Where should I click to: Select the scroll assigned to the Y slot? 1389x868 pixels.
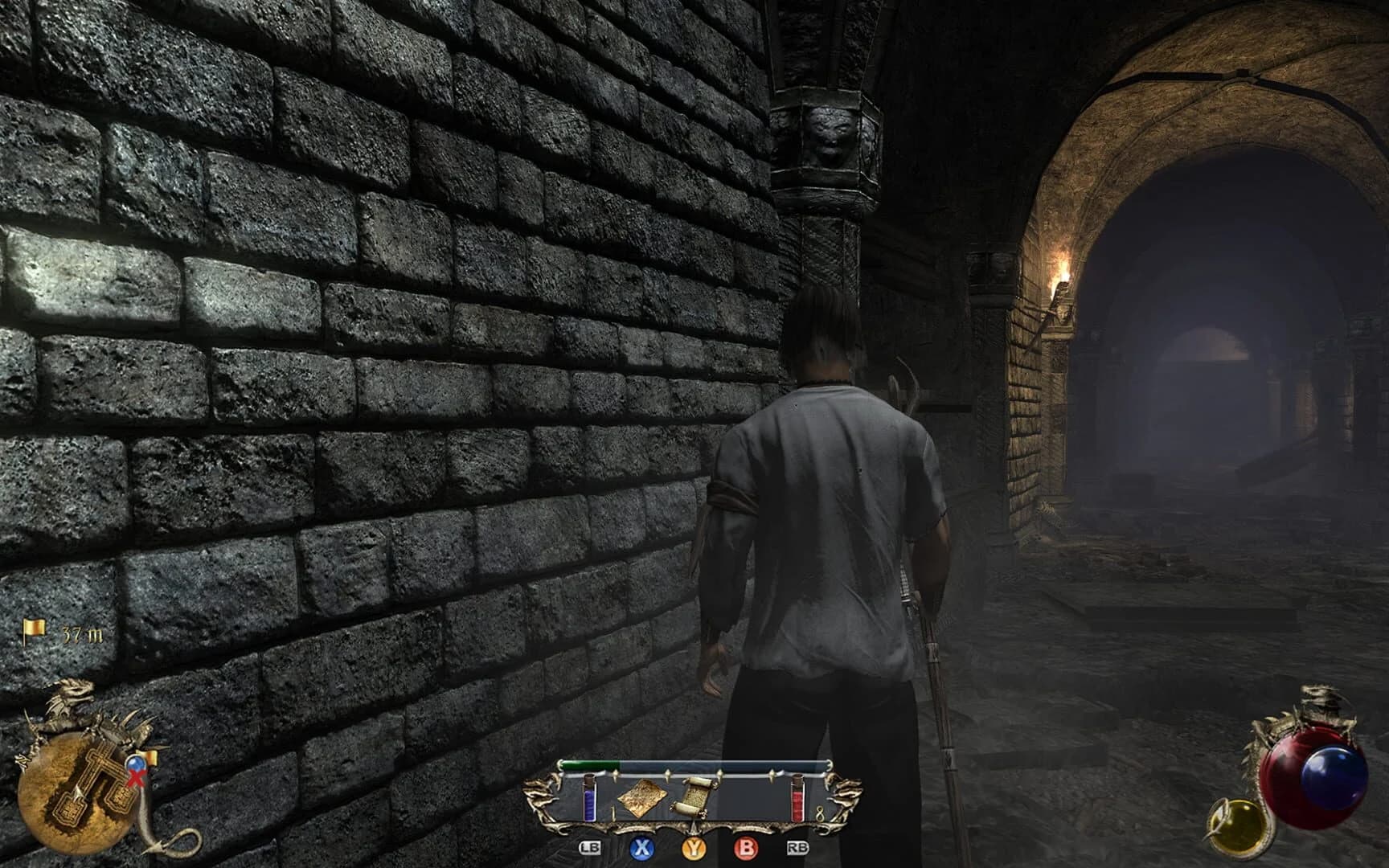694,797
